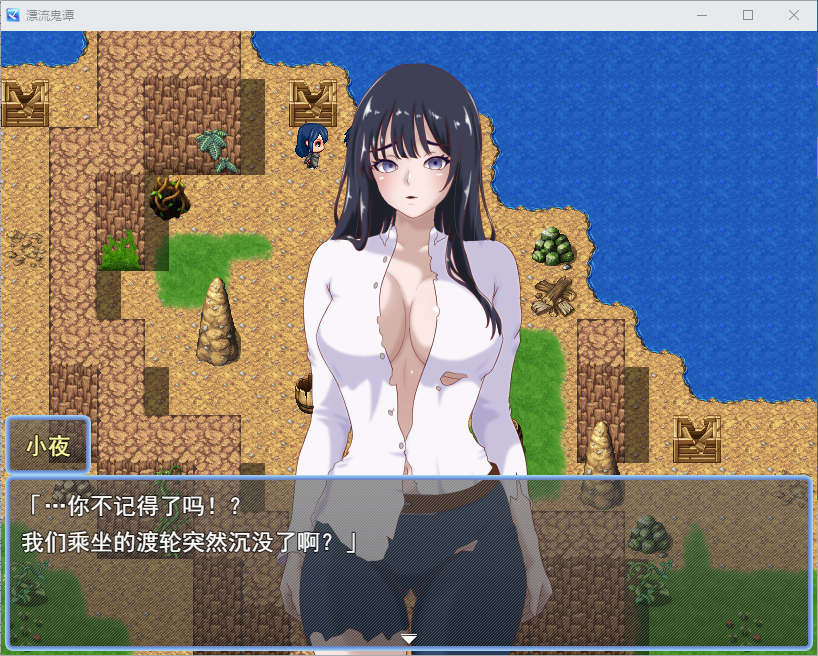818x656 pixels.
Task: Minimize the game window
Action: point(702,15)
